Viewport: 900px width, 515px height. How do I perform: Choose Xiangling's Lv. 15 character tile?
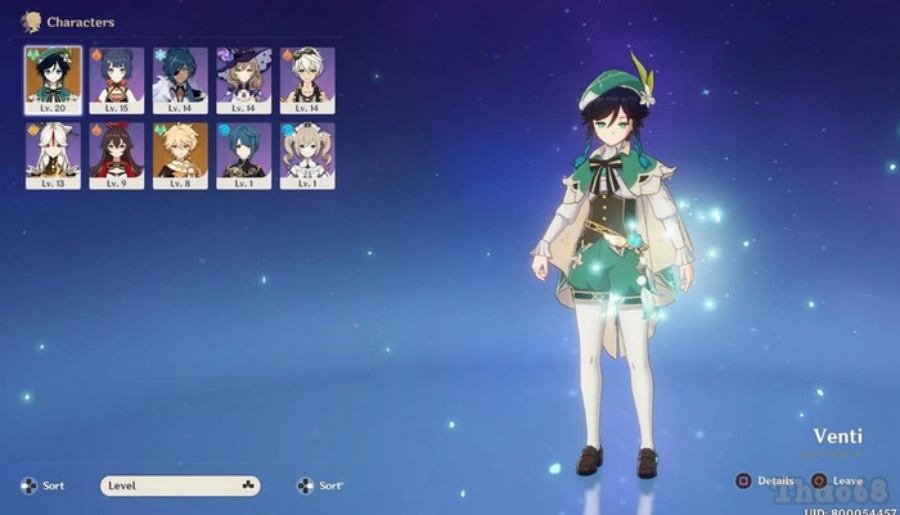point(117,79)
